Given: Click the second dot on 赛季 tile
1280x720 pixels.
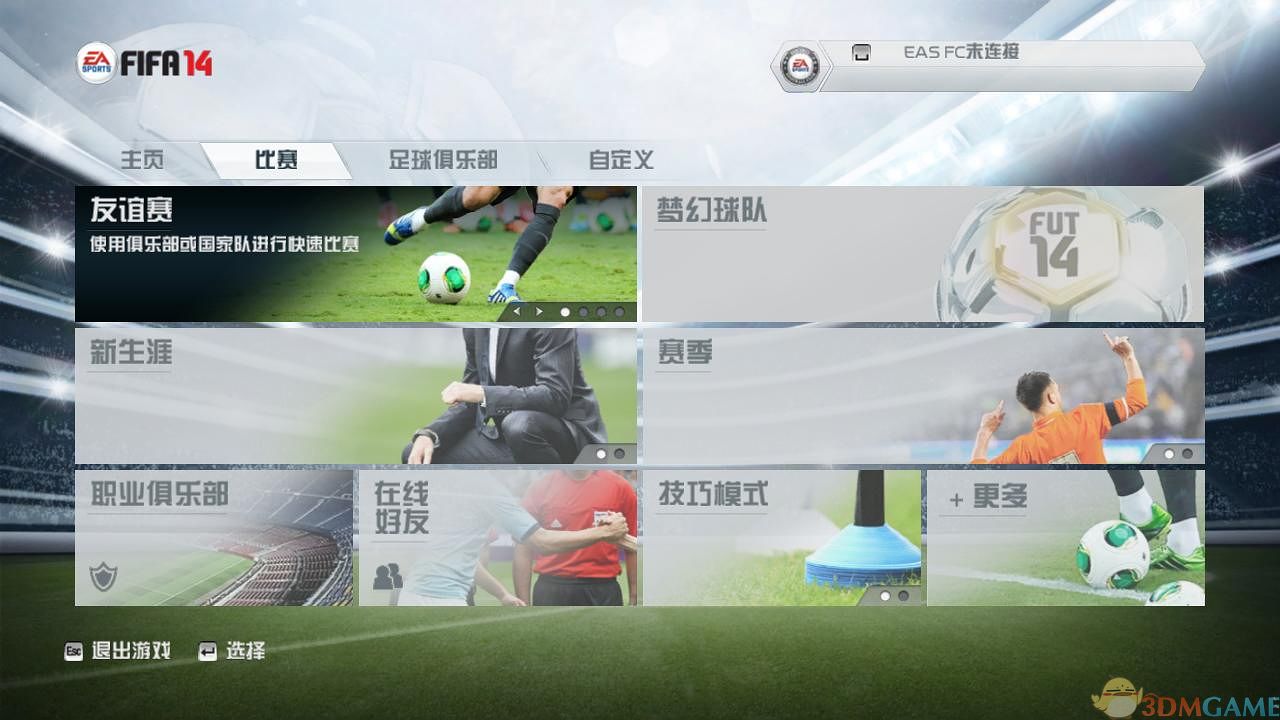Looking at the screenshot, I should coord(1188,453).
